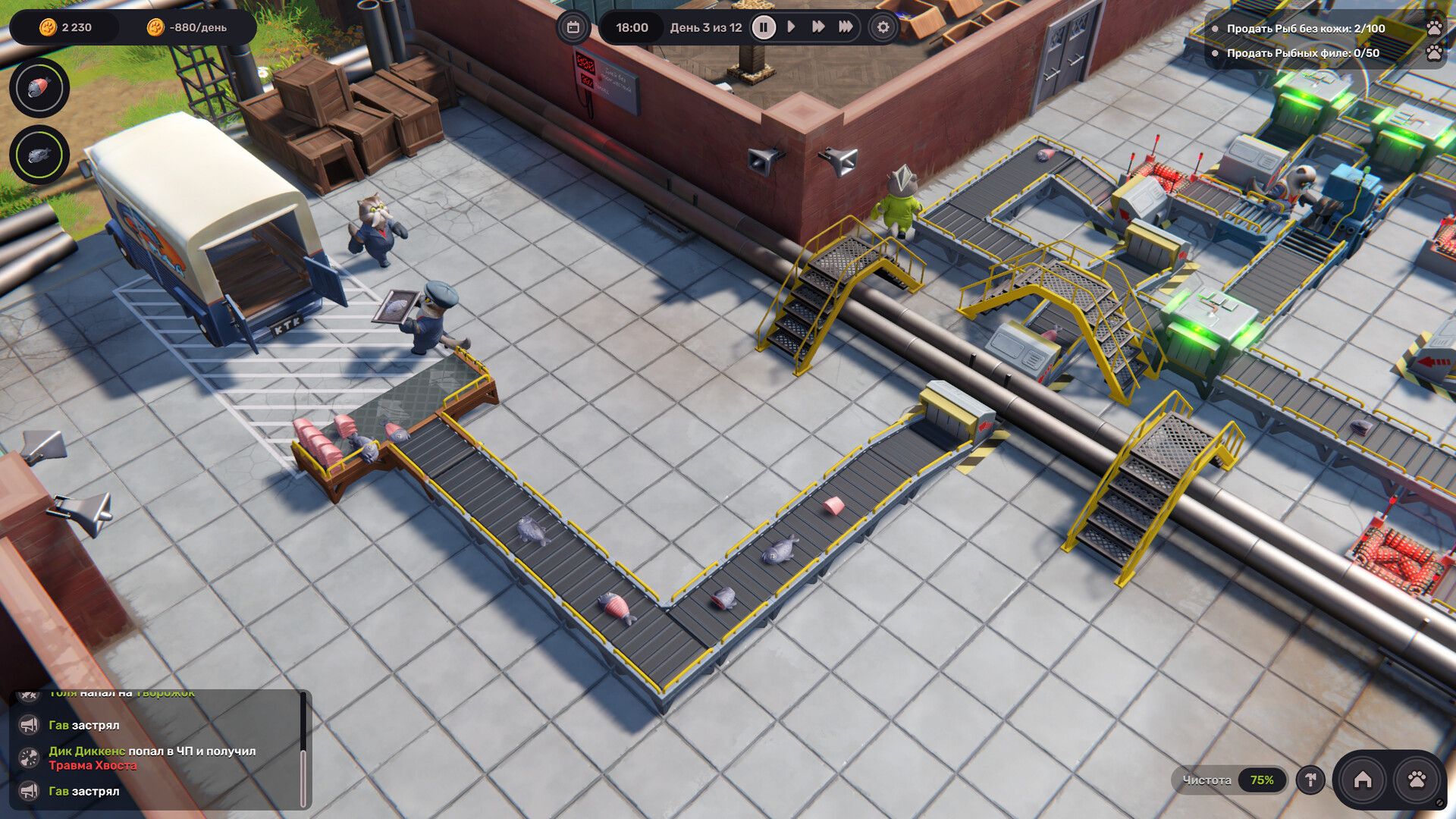Click the daily income −880/день indicator
1456x819 pixels.
pyautogui.click(x=188, y=27)
